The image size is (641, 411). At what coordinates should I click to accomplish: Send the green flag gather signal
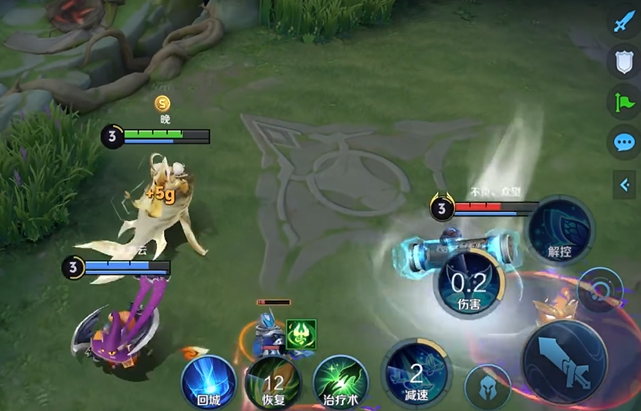pos(624,102)
